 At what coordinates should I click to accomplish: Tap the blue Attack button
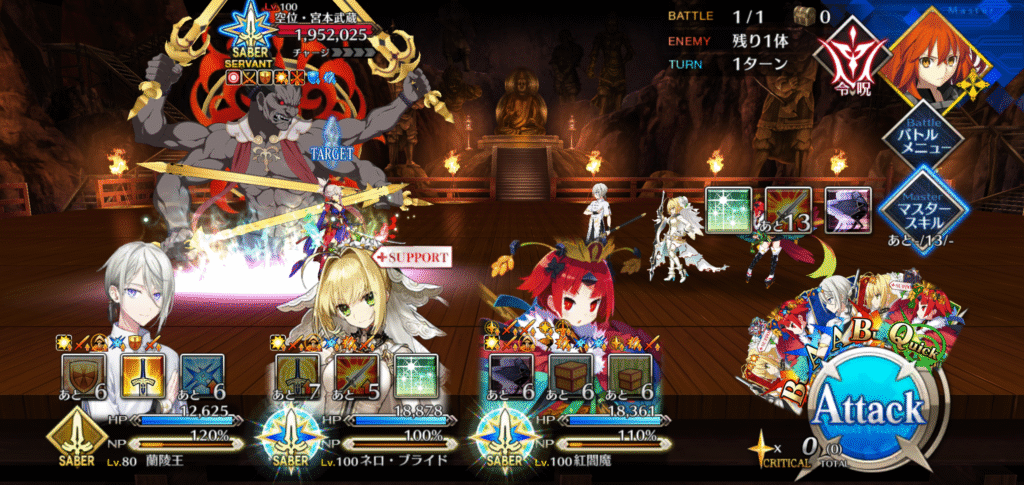tap(868, 412)
